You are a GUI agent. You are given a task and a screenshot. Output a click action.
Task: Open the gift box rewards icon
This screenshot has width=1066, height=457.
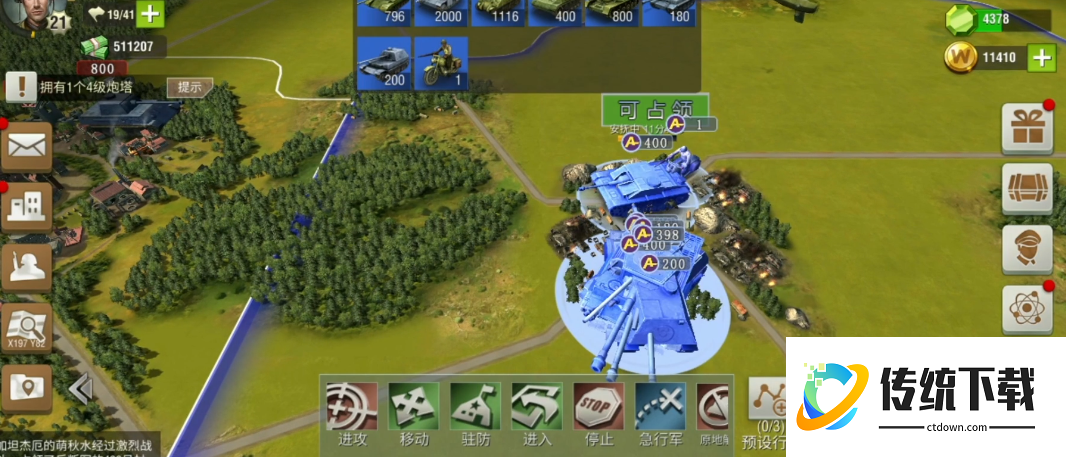pos(1027,127)
